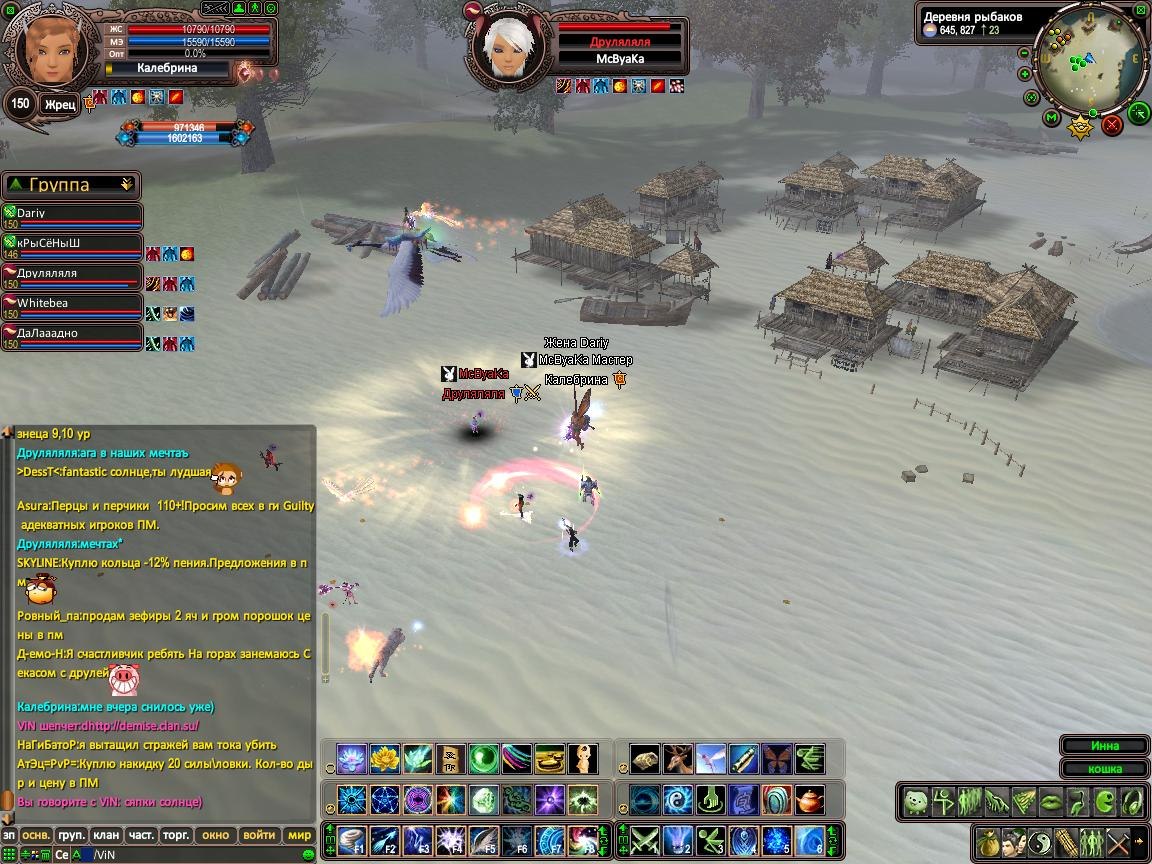Click the yin-yang icon in the bottom menu
This screenshot has height=864, width=1152.
click(1041, 841)
